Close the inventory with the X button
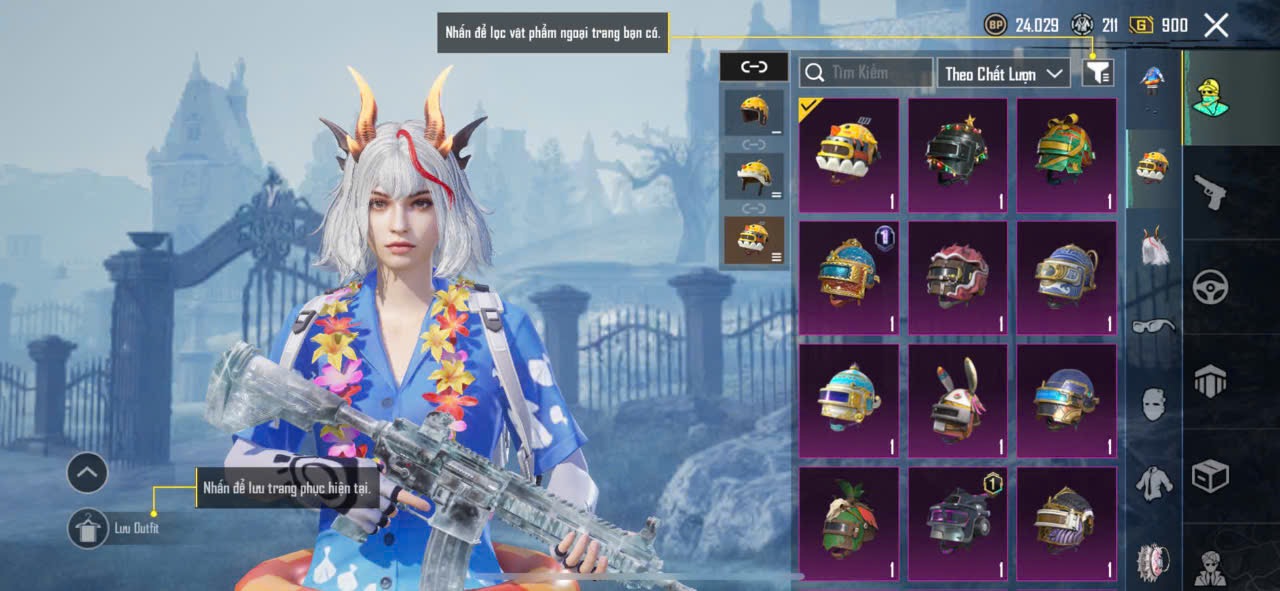 (1216, 25)
